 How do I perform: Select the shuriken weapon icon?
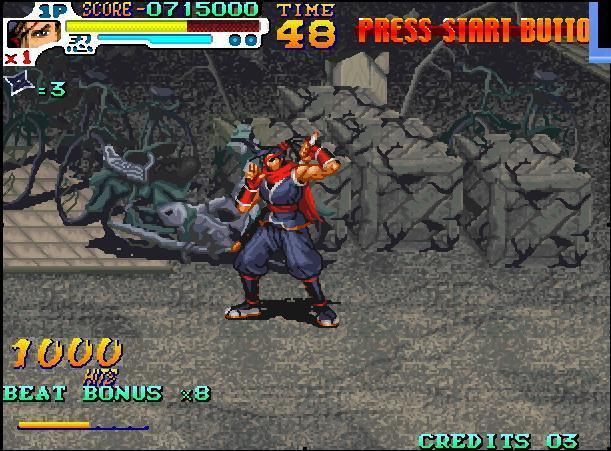tap(18, 86)
